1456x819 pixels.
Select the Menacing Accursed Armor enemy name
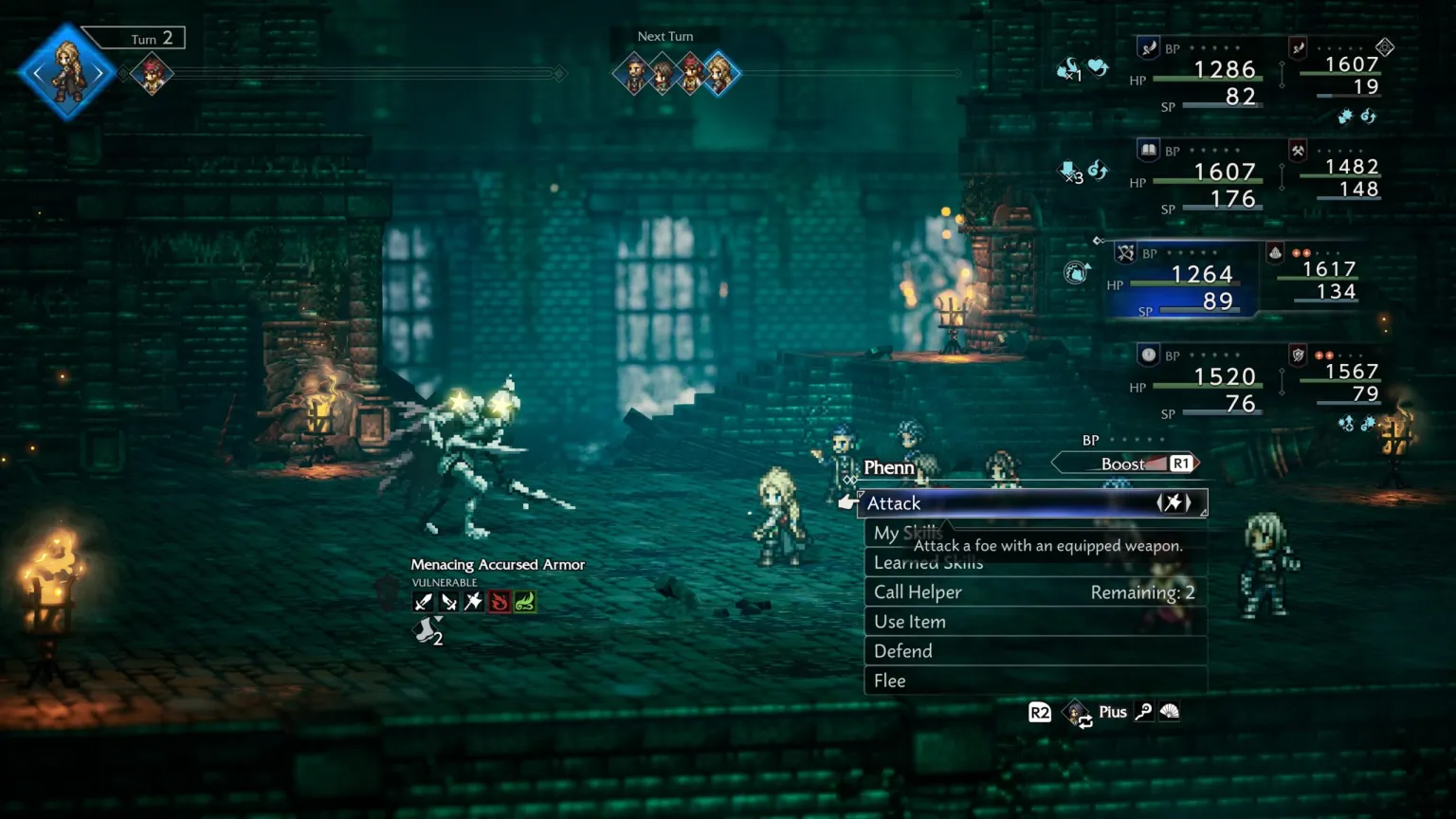[498, 565]
